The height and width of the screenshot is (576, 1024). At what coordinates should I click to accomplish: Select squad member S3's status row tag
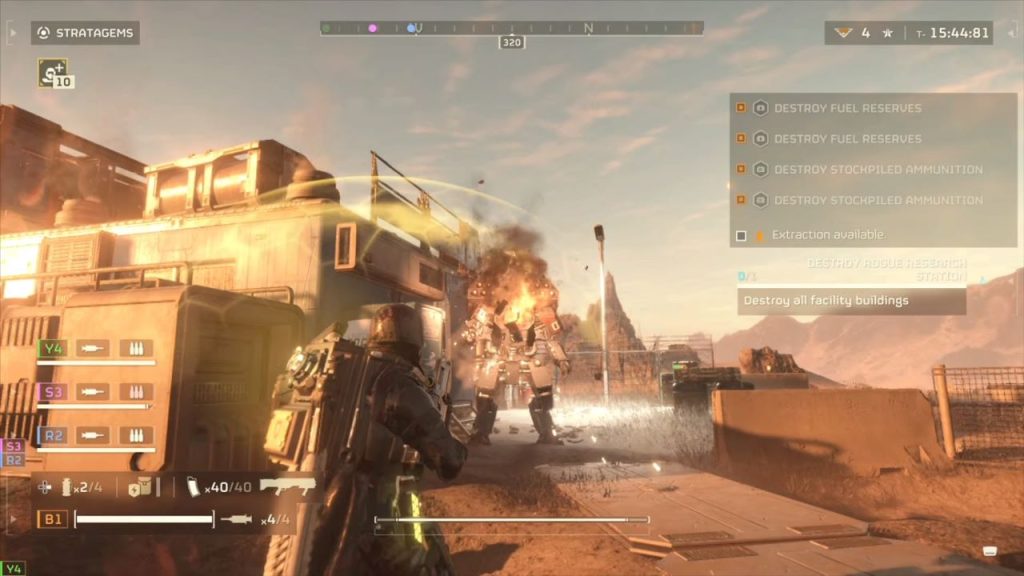point(52,392)
